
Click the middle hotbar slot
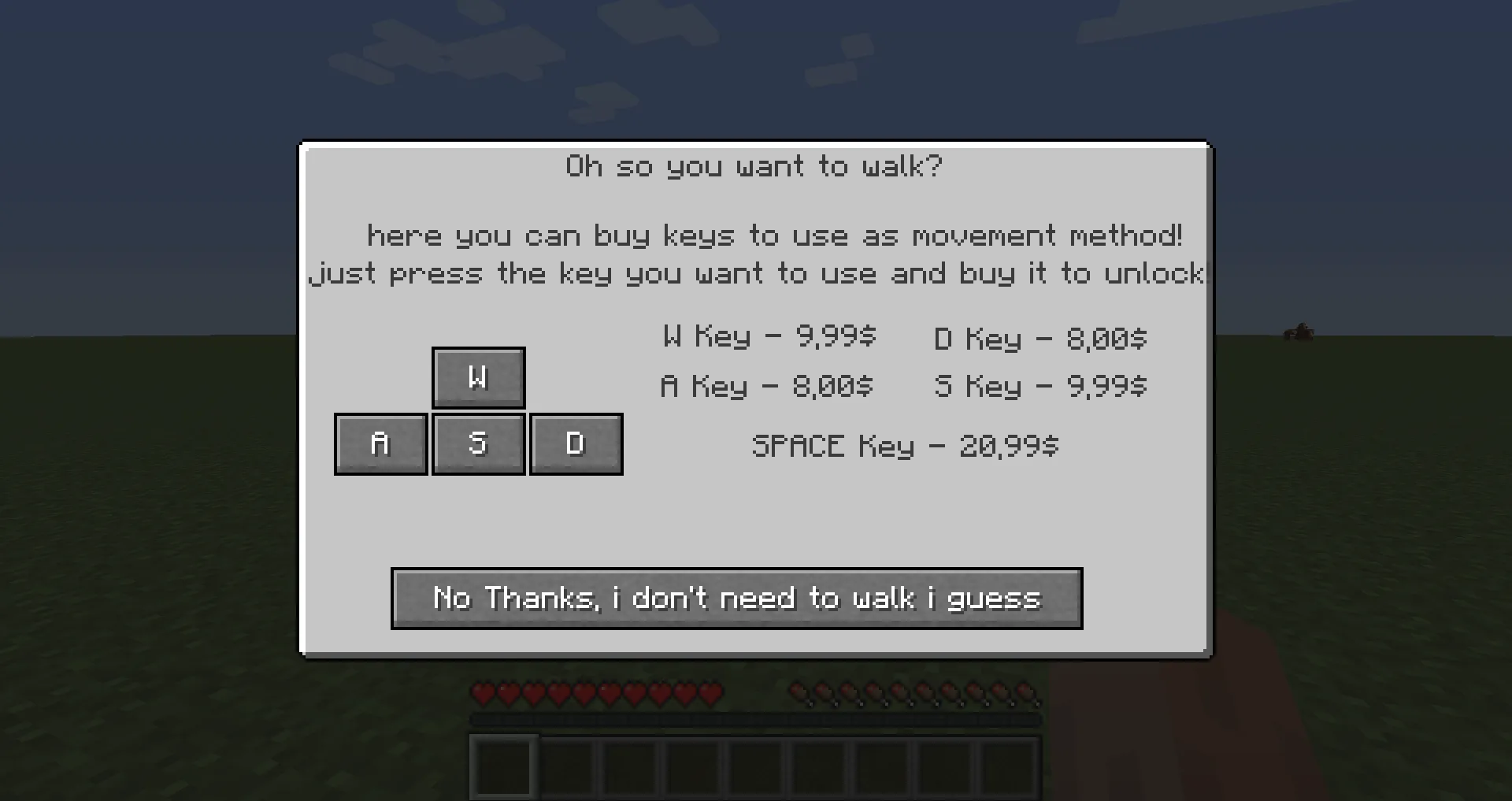point(753,768)
